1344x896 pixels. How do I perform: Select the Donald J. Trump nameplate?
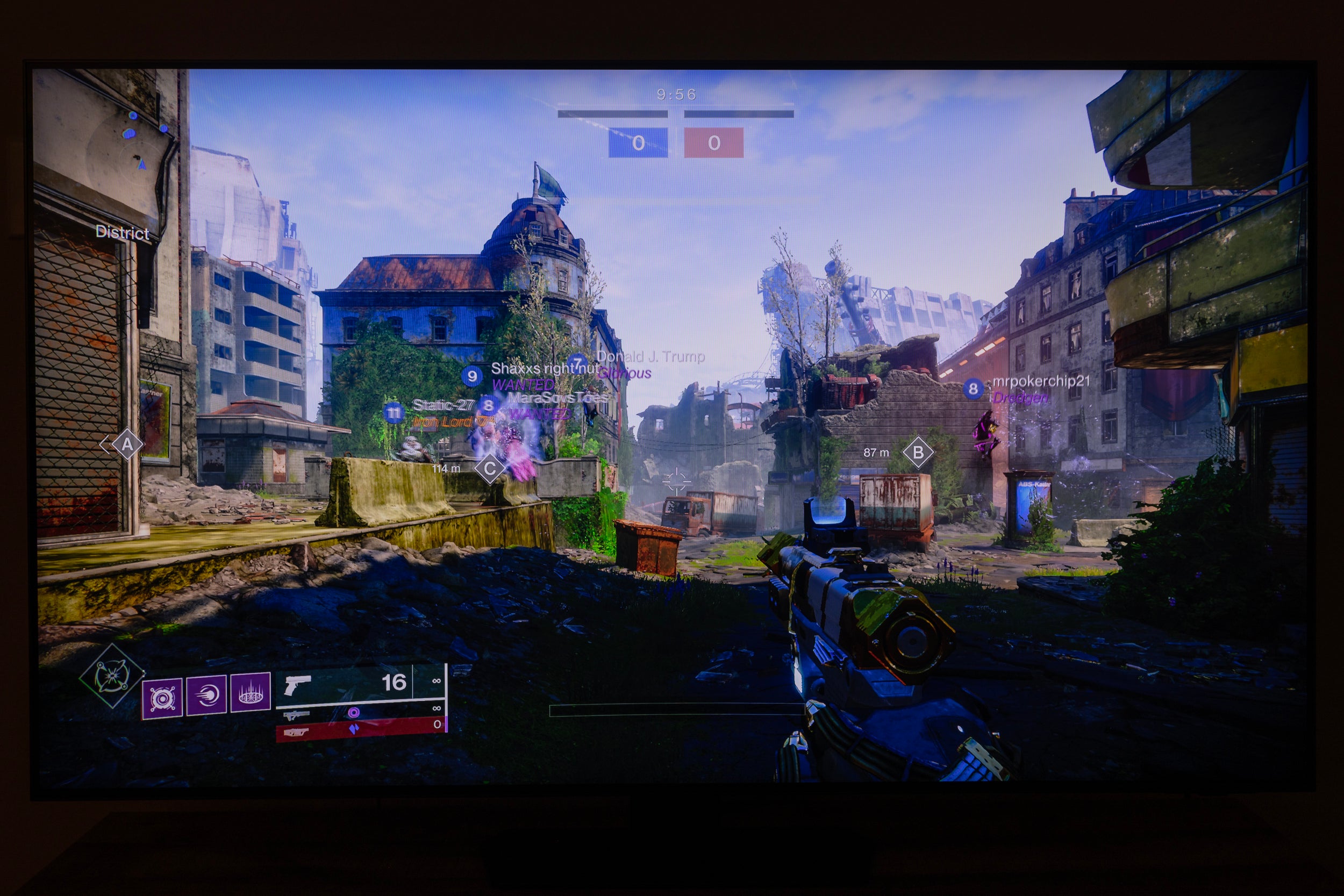pyautogui.click(x=650, y=356)
